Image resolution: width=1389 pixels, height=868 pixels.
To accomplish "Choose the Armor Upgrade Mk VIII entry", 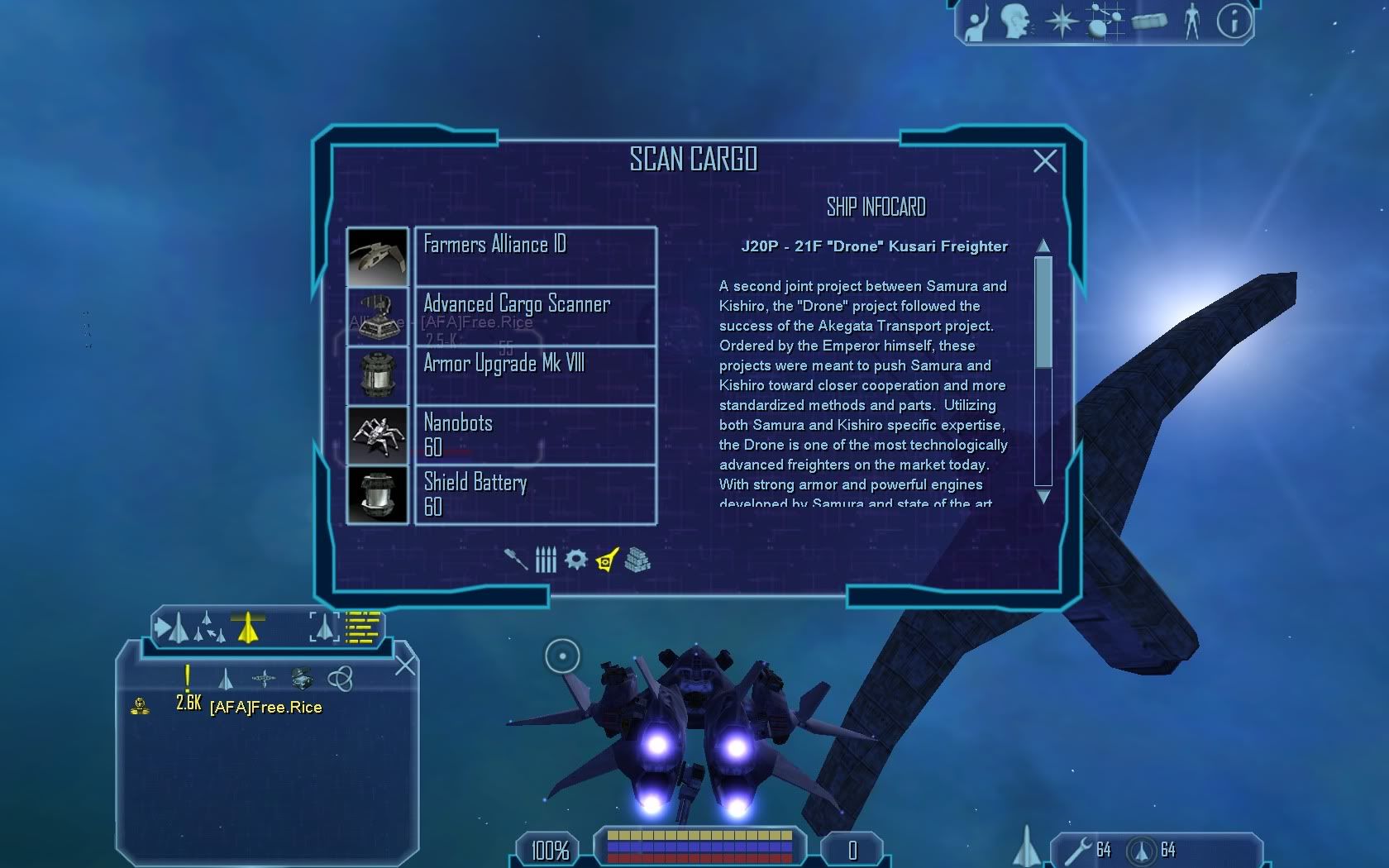I will tap(535, 375).
